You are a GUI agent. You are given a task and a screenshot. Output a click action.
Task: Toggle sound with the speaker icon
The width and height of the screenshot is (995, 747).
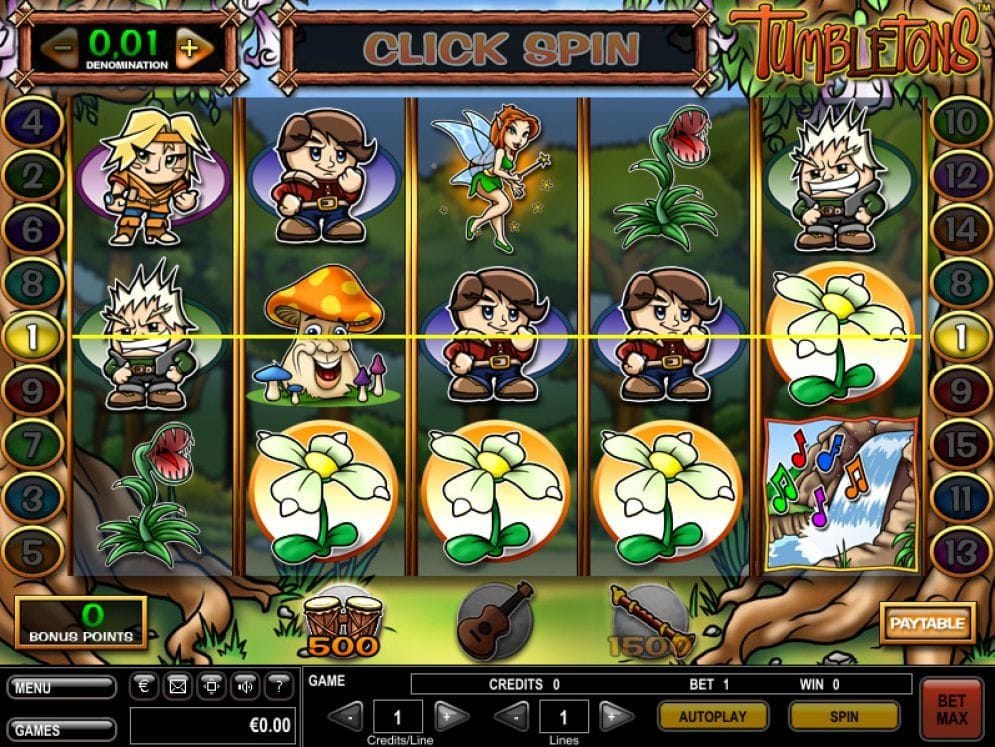pos(245,686)
